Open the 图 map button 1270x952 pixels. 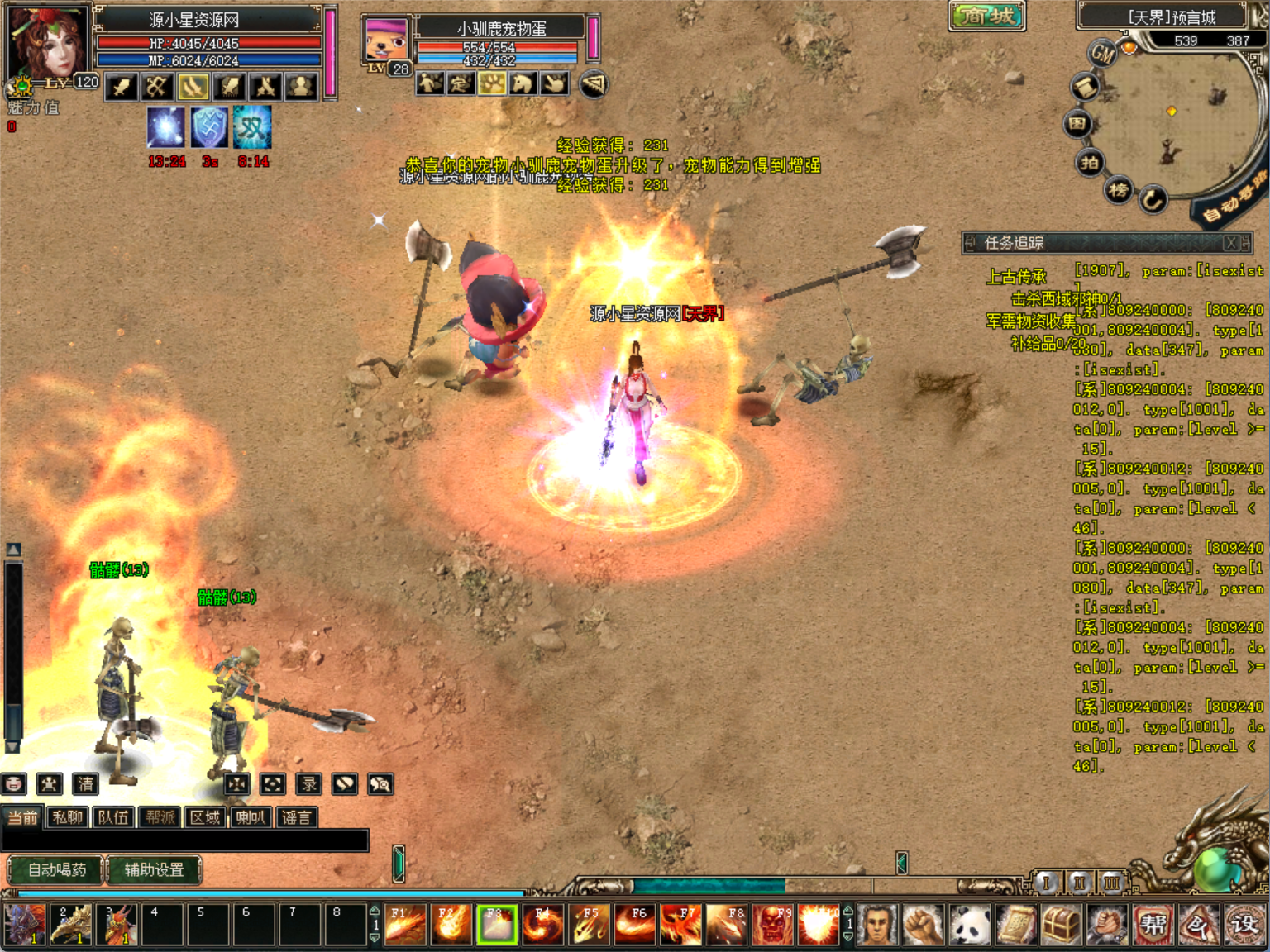1077,124
